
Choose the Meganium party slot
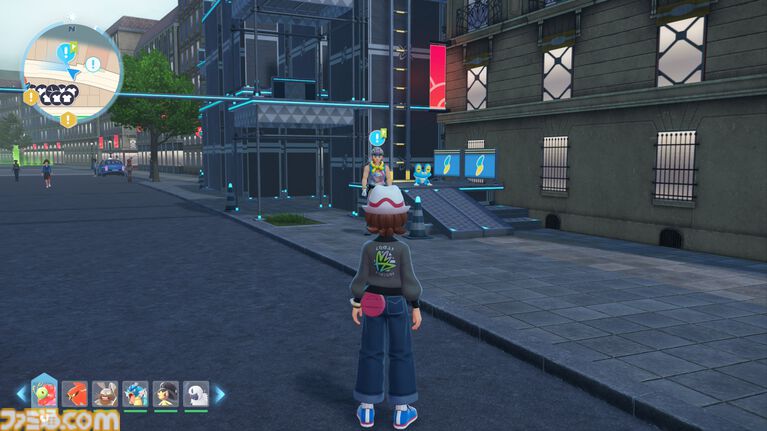click(x=44, y=392)
